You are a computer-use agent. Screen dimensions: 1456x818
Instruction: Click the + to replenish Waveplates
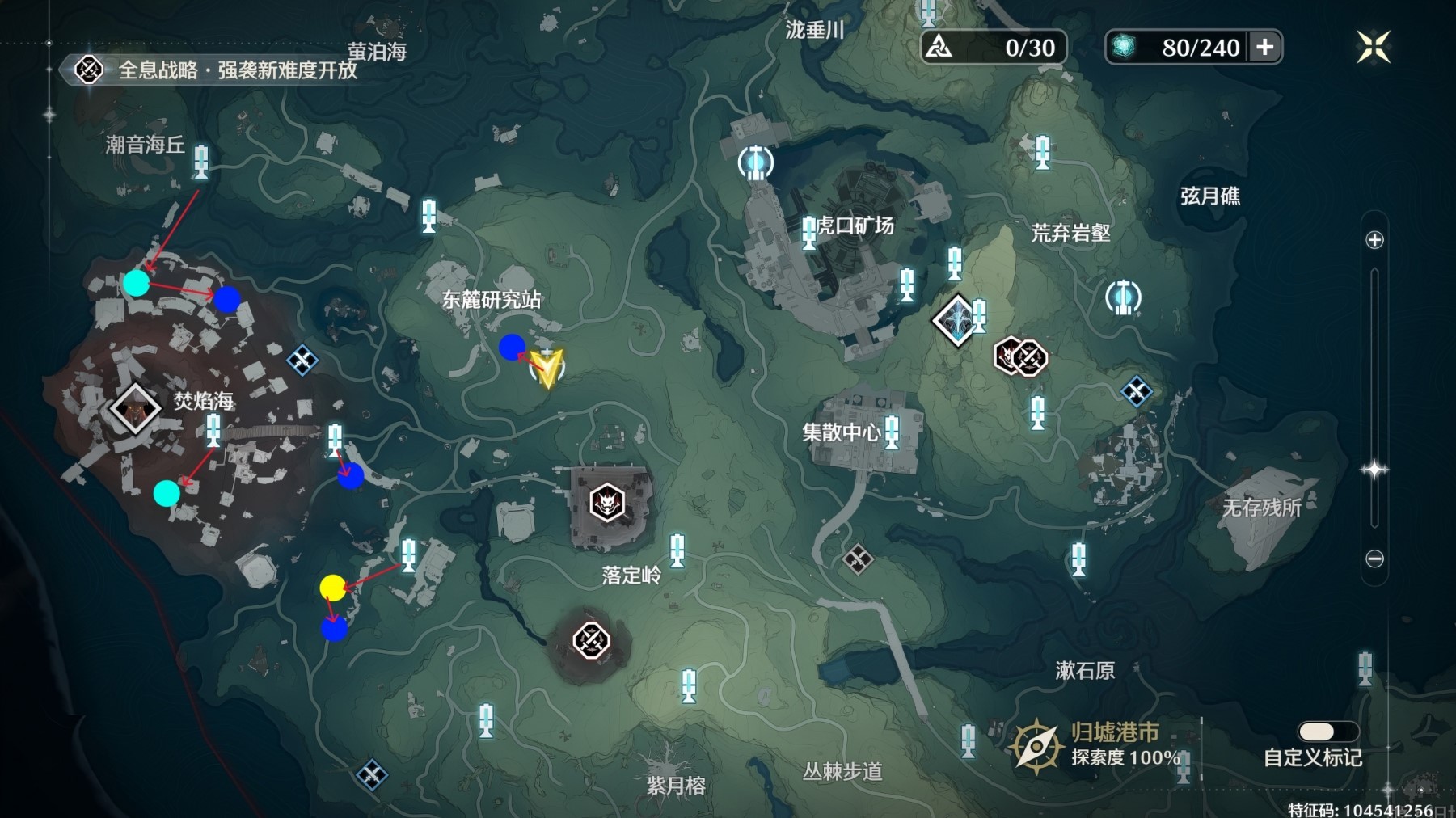(1265, 47)
